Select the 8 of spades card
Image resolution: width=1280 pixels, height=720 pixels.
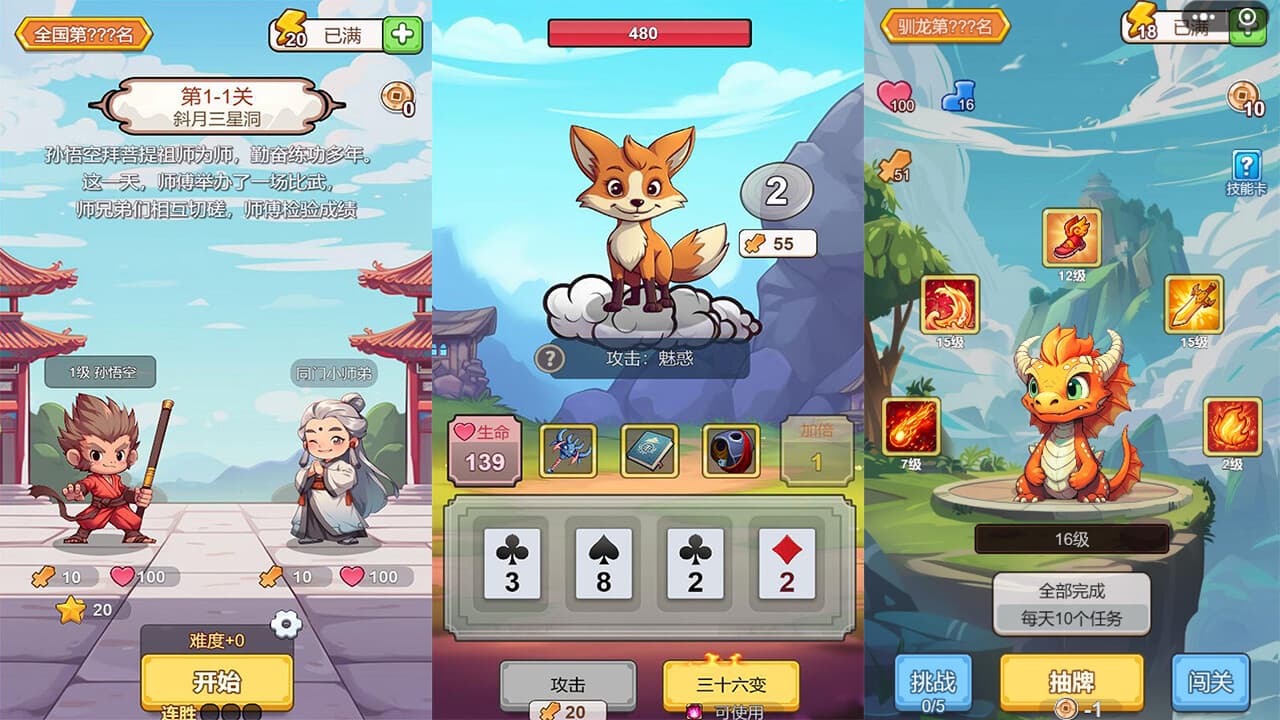[x=603, y=564]
